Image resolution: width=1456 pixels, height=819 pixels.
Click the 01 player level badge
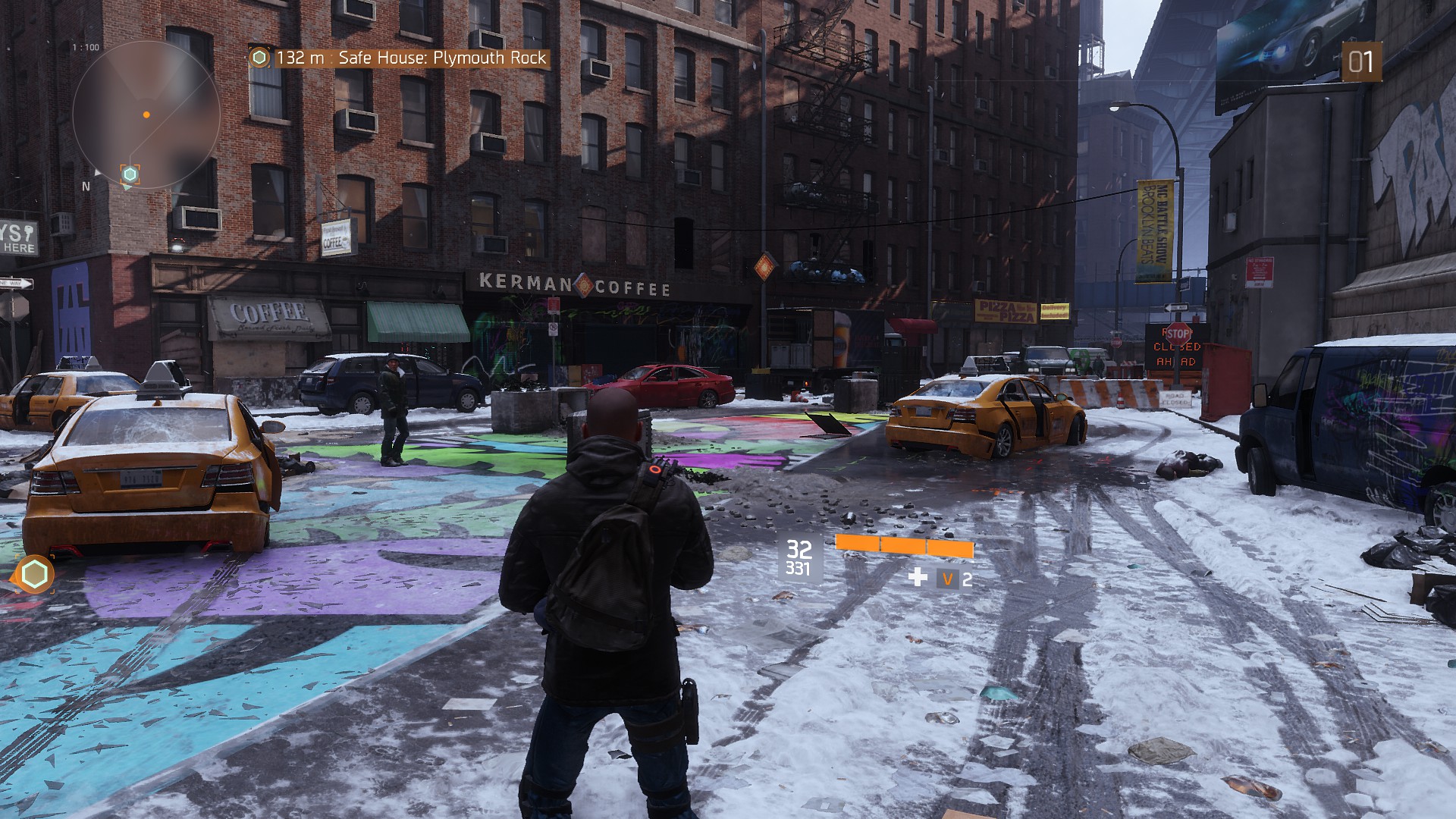(x=1360, y=62)
